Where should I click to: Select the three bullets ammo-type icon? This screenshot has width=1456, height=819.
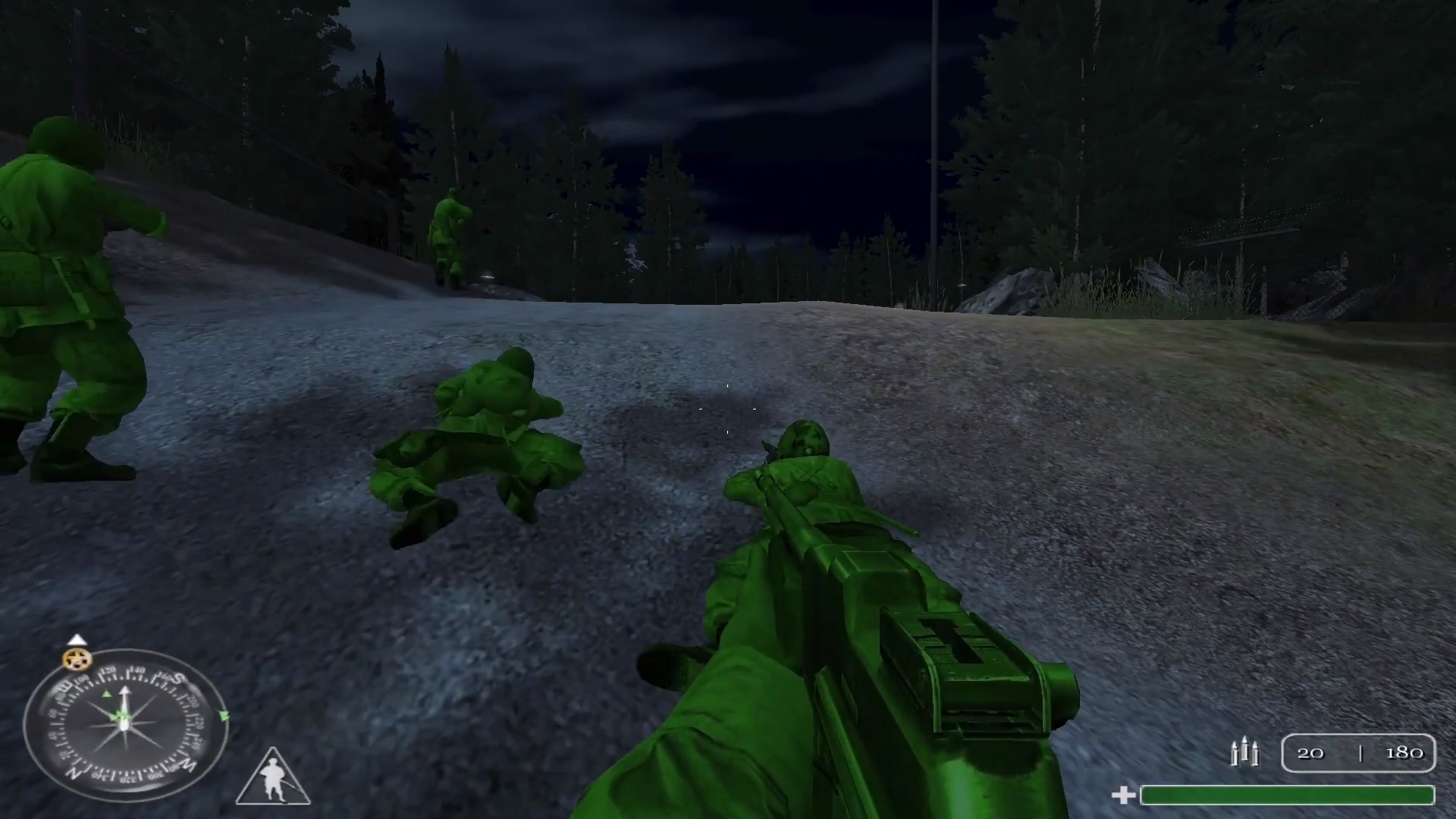pyautogui.click(x=1246, y=752)
